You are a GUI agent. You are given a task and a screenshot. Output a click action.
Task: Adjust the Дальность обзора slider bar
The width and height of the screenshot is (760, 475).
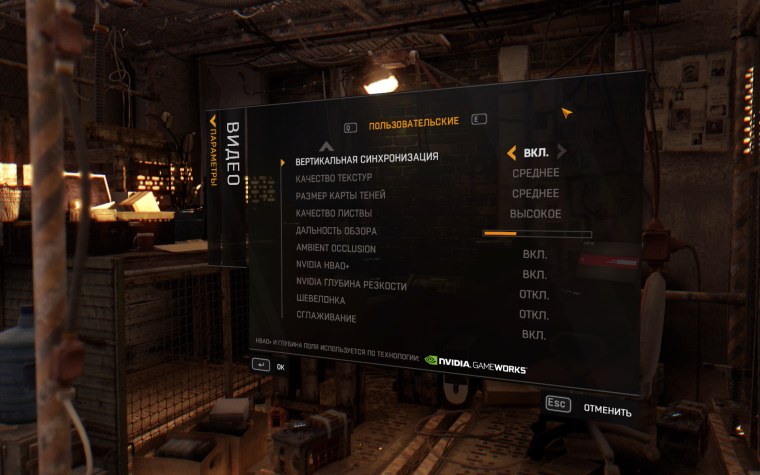coord(537,234)
